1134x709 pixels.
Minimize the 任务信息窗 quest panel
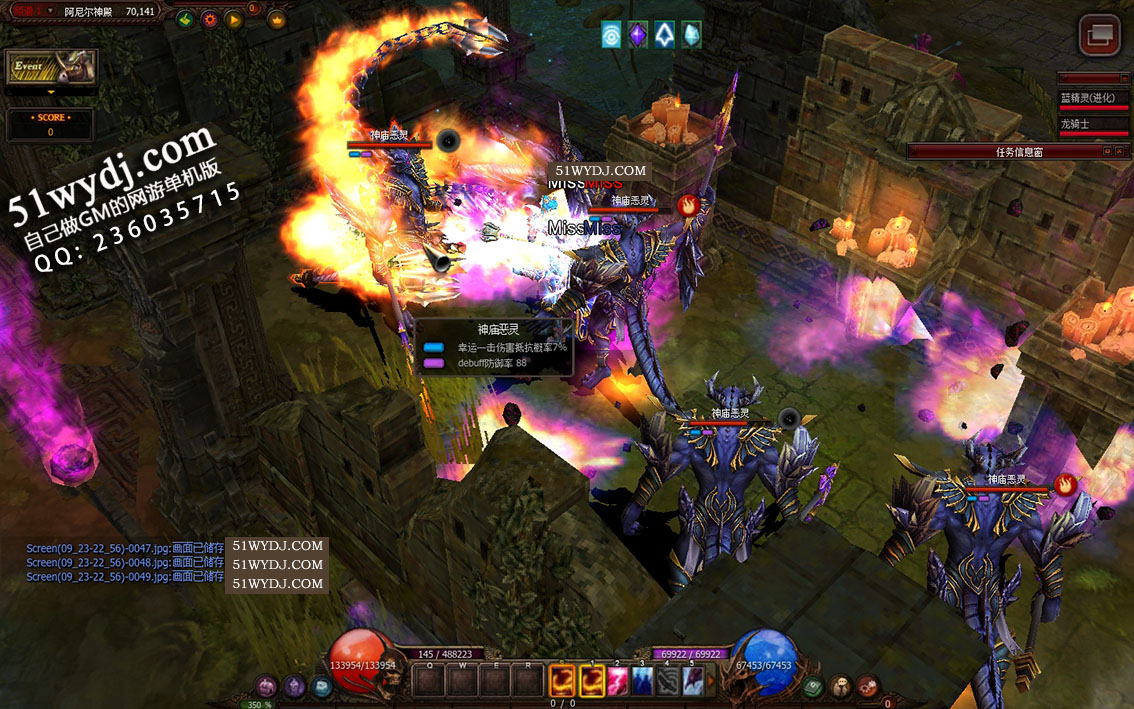point(1106,151)
